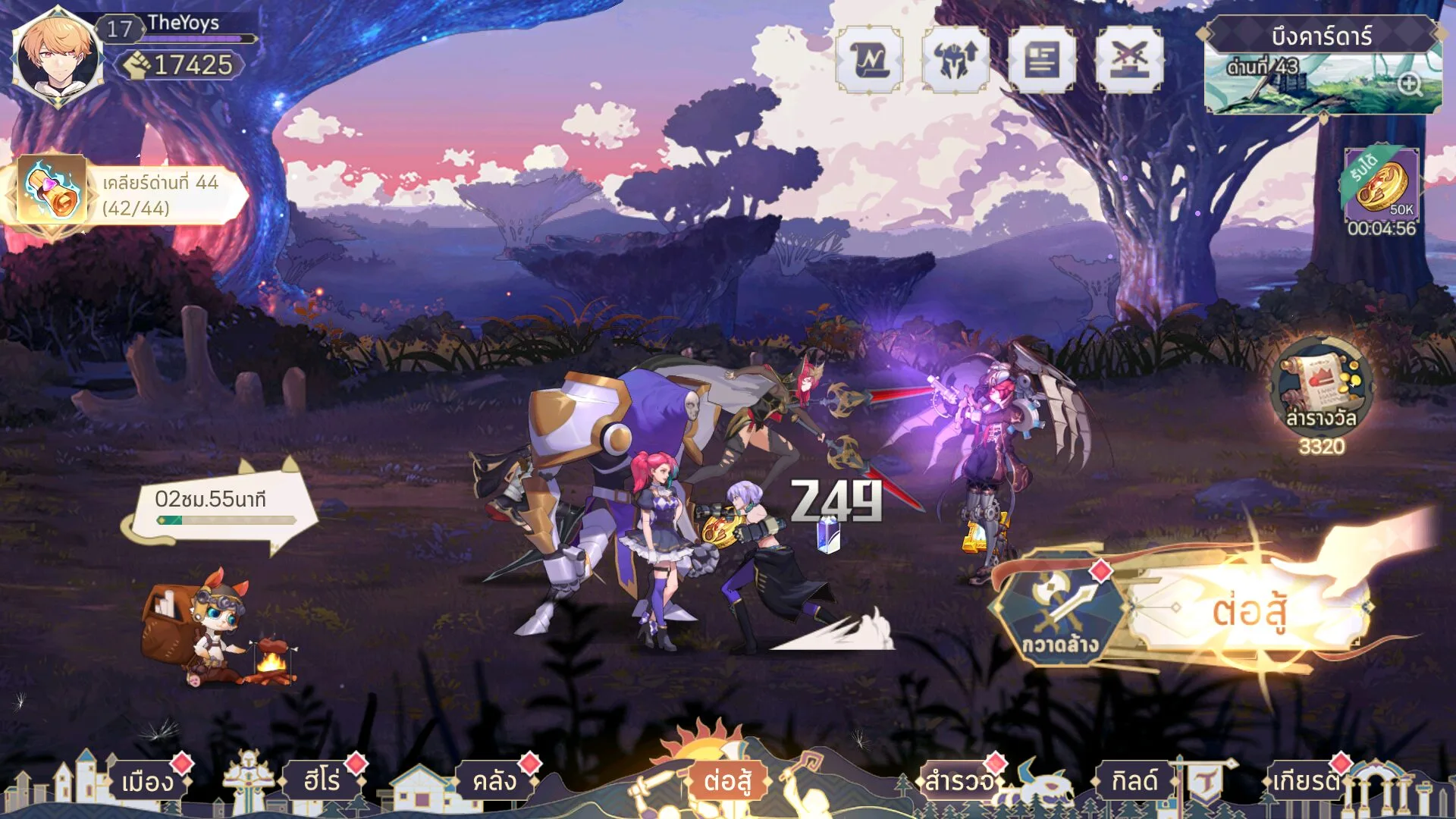Switch to the เกียรติ honor tab
Image resolution: width=1456 pixels, height=819 pixels.
click(1306, 781)
